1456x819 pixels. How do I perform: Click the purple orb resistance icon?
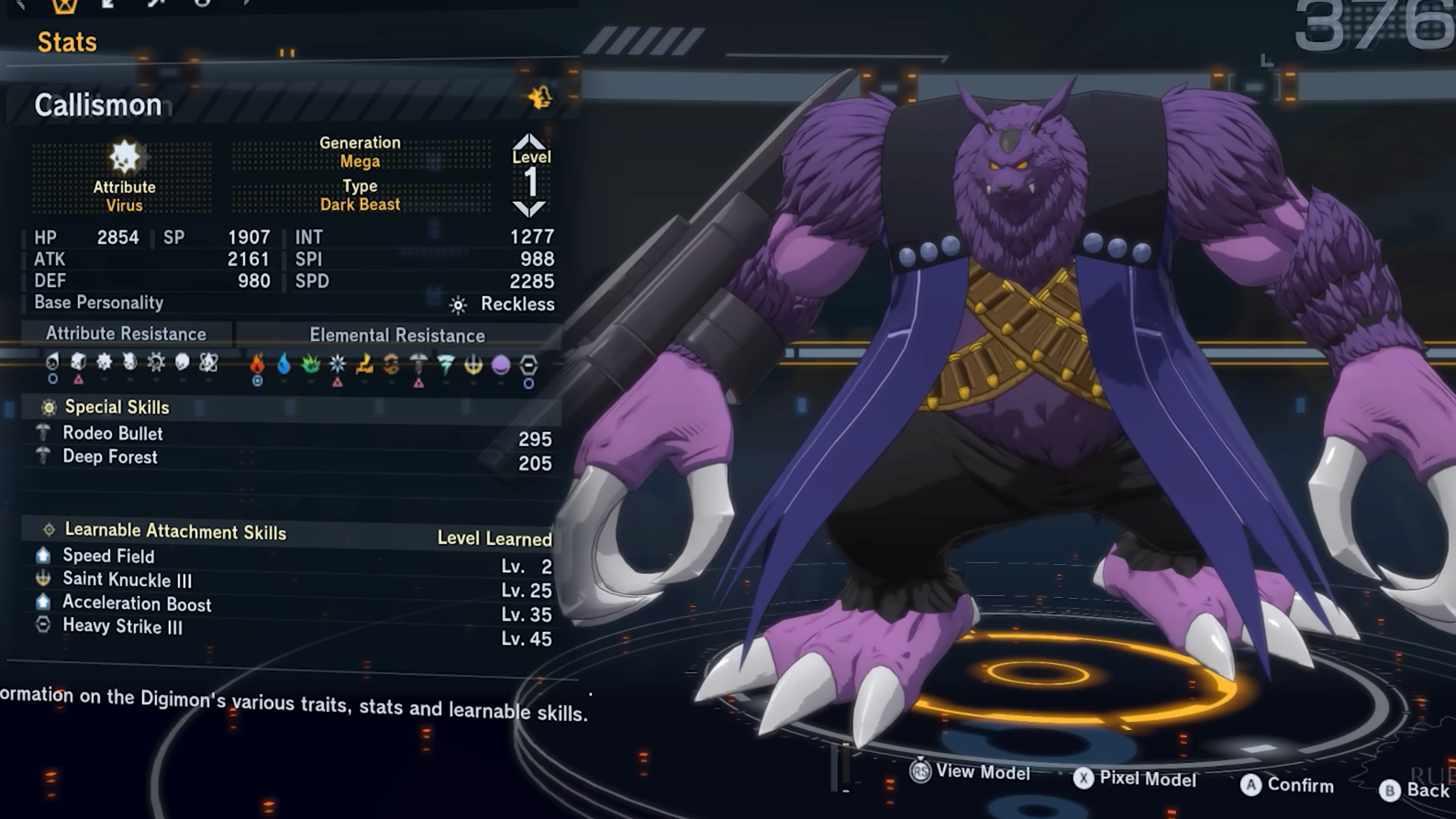(x=501, y=366)
